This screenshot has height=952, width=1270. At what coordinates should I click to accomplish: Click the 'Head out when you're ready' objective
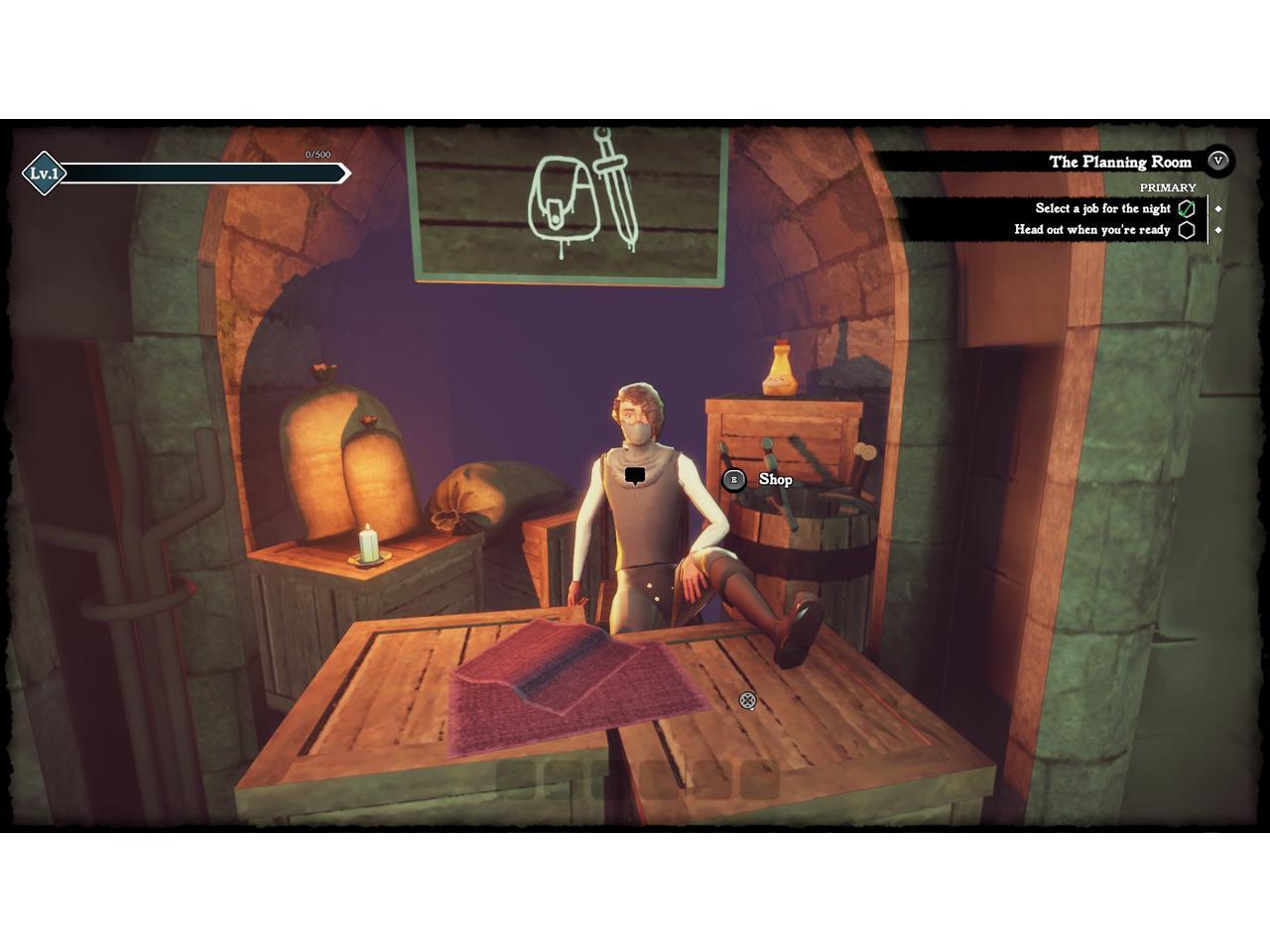click(x=1091, y=230)
